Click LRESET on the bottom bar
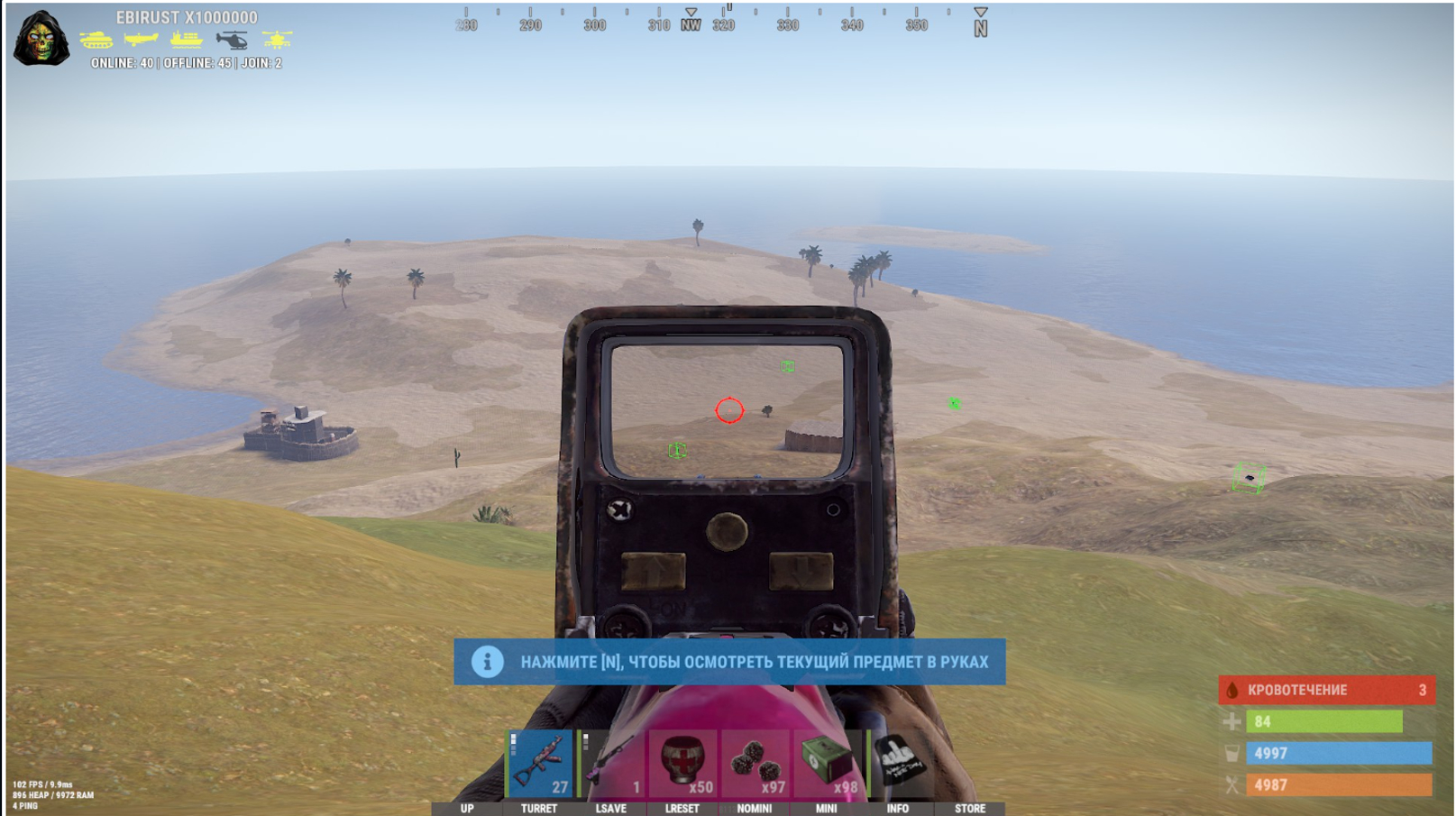Viewport: 1456px width, 816px height. pos(682,809)
